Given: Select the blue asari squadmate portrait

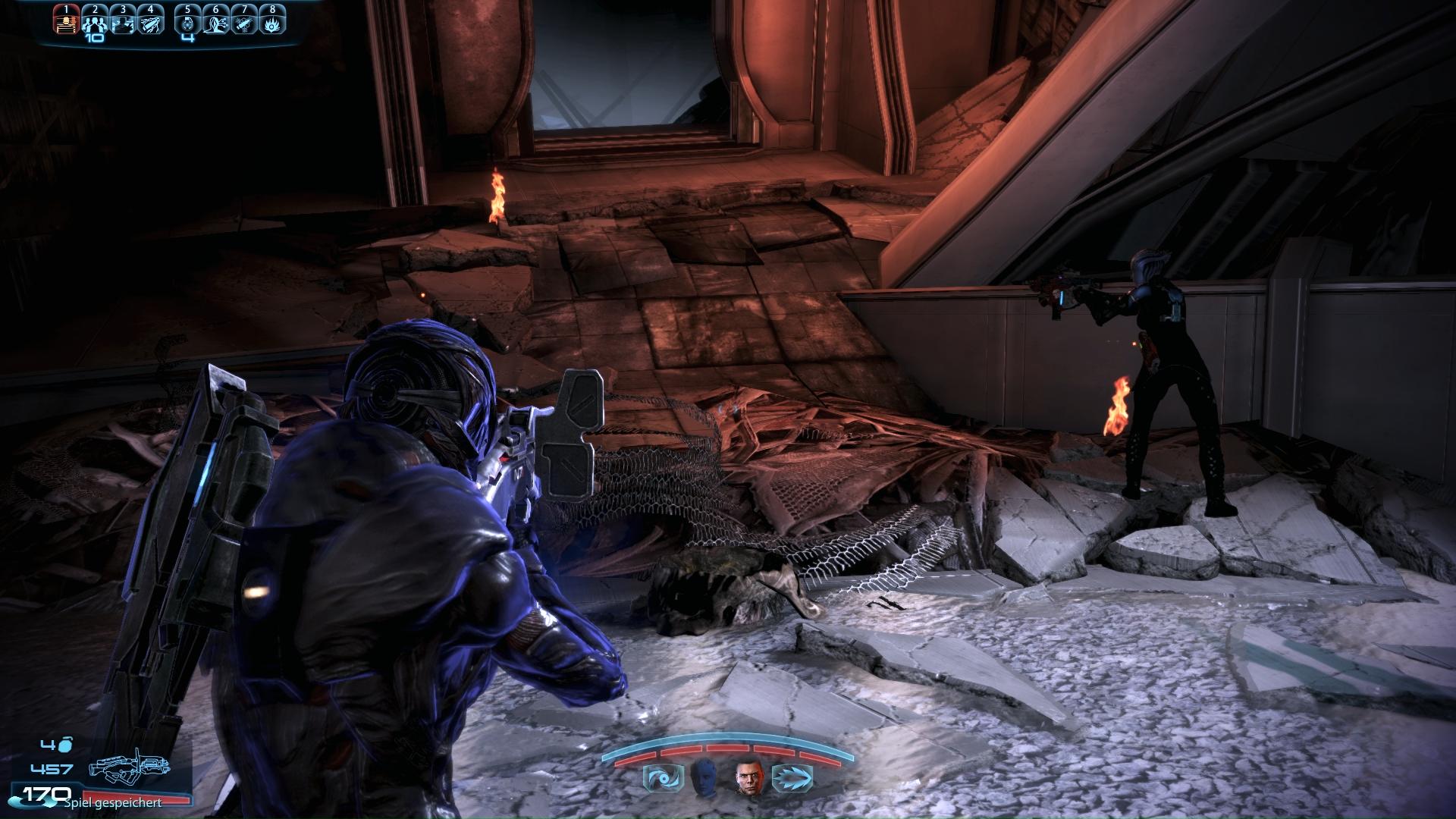Looking at the screenshot, I should (x=703, y=778).
